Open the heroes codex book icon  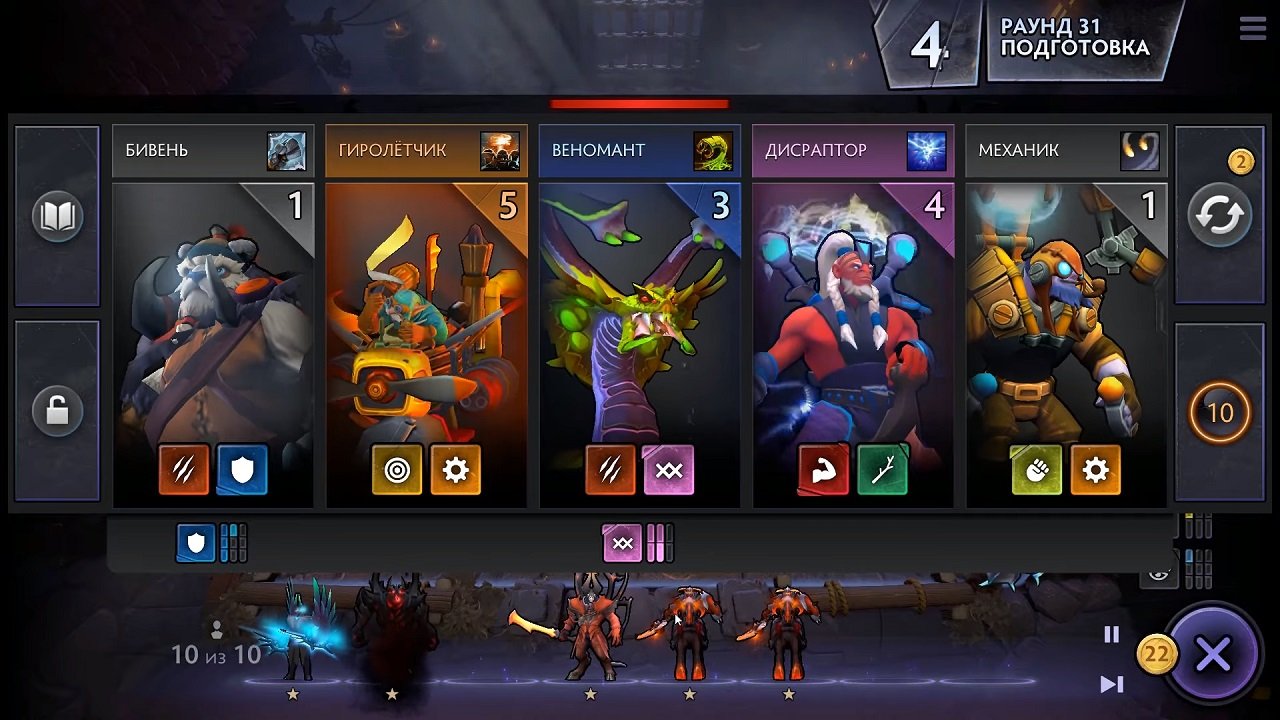tap(55, 215)
